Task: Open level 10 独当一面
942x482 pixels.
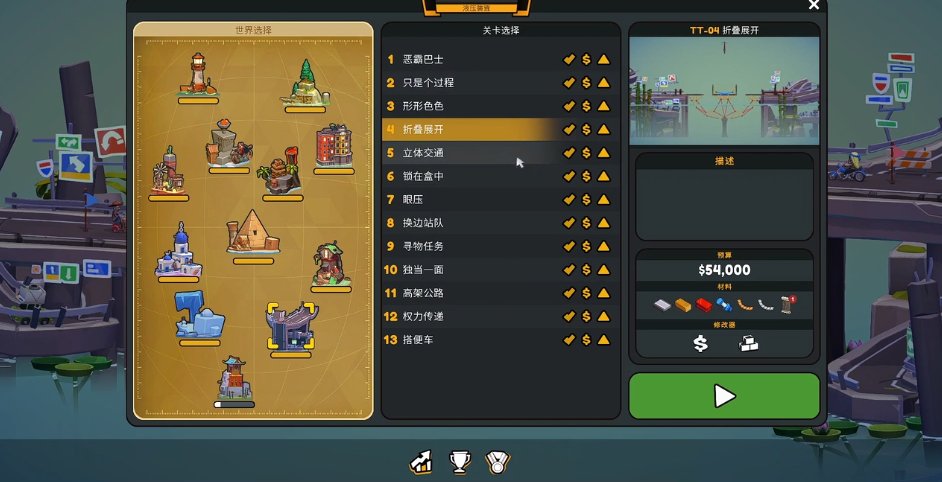Action: pyautogui.click(x=470, y=270)
